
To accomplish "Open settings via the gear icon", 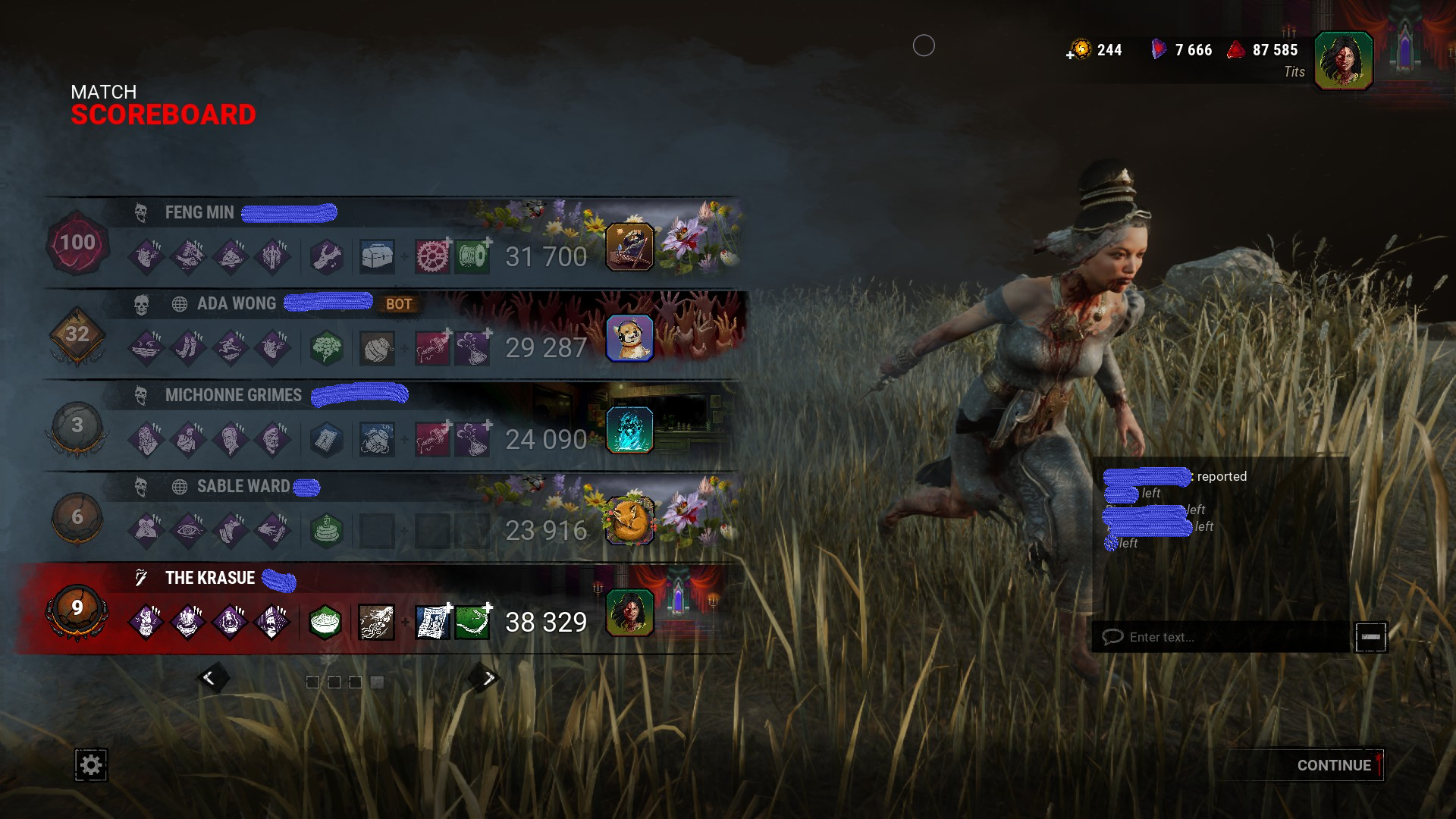I will 90,765.
